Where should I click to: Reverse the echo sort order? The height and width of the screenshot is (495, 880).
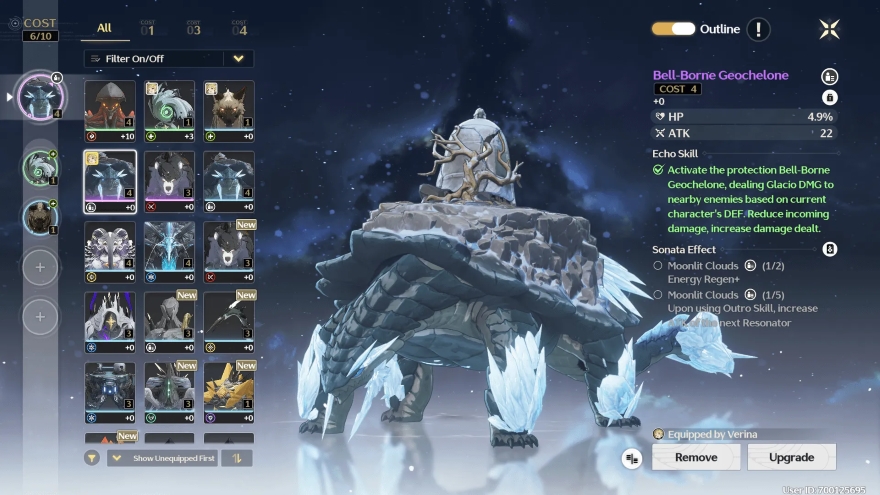[x=238, y=458]
